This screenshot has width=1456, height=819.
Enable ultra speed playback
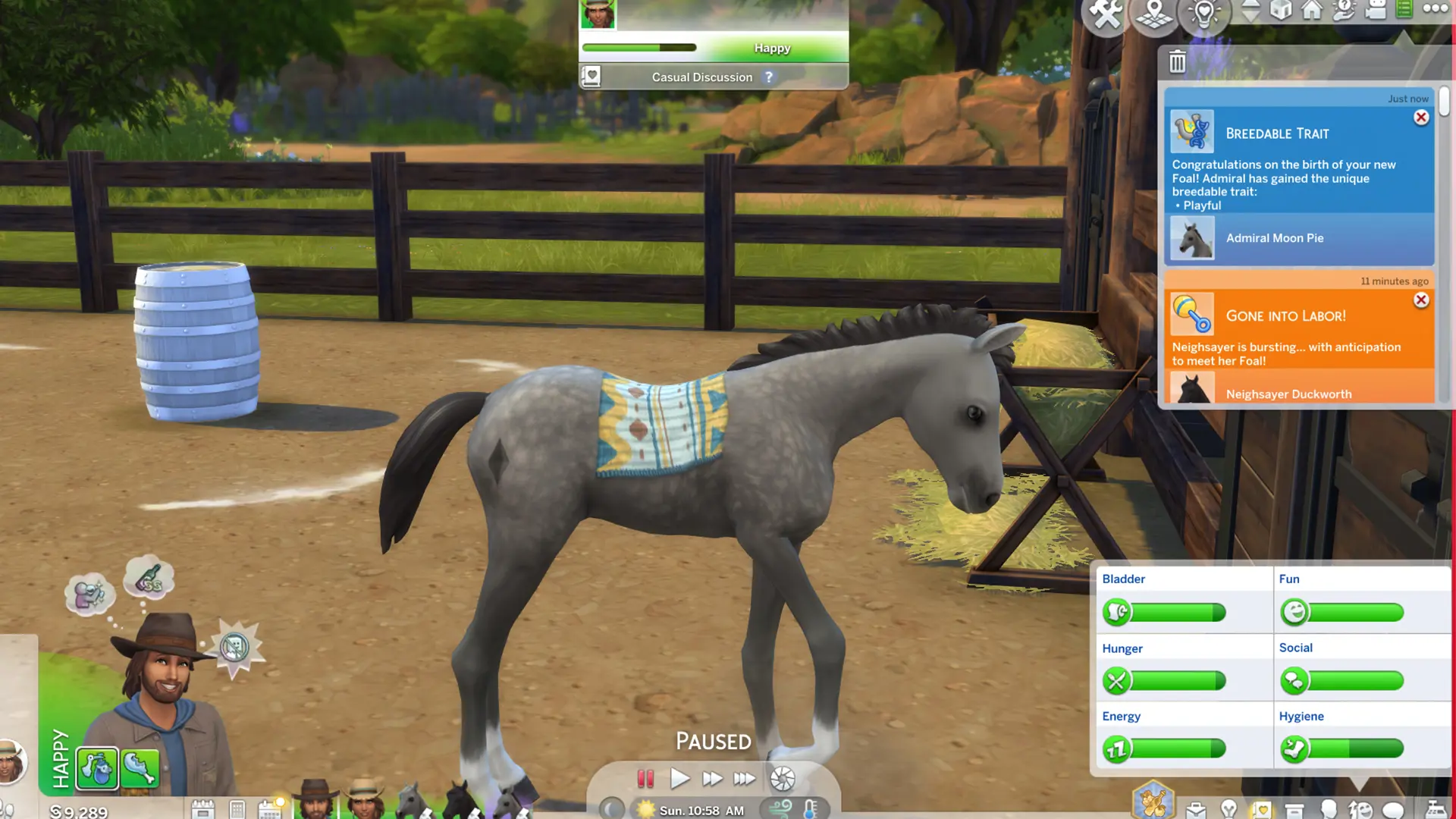click(x=745, y=778)
